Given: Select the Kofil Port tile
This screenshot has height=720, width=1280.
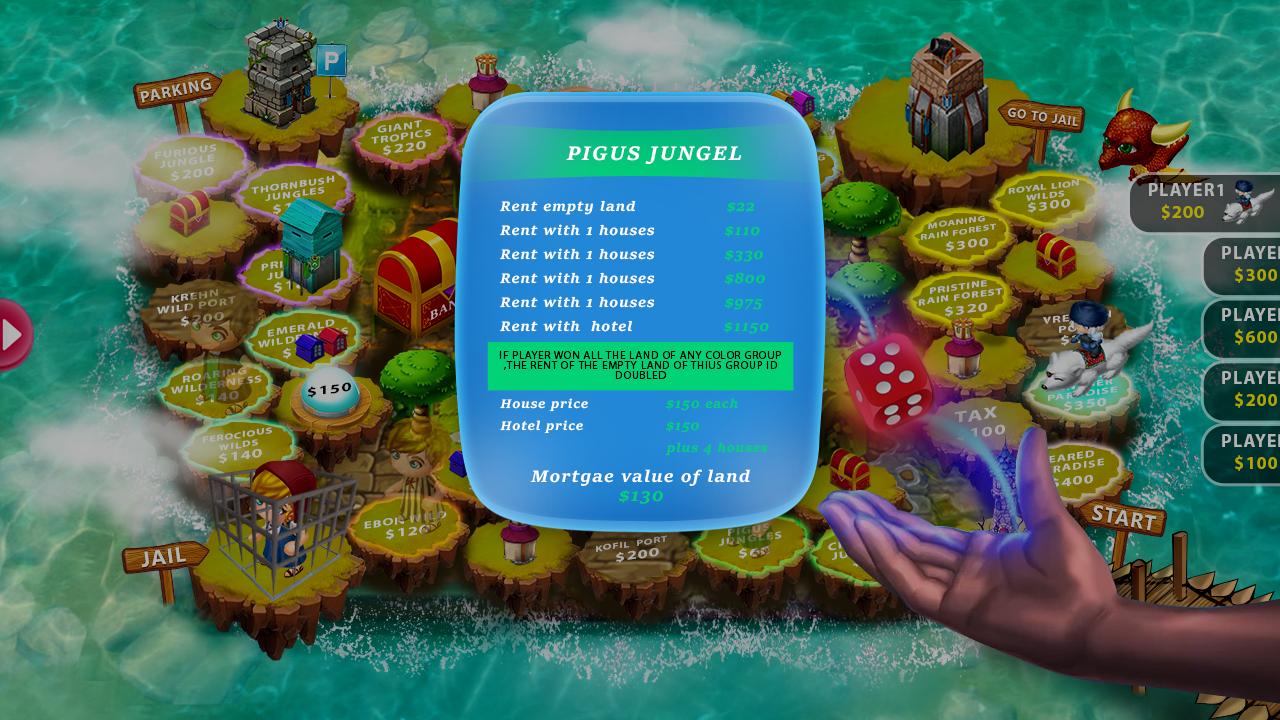Looking at the screenshot, I should coord(635,551).
